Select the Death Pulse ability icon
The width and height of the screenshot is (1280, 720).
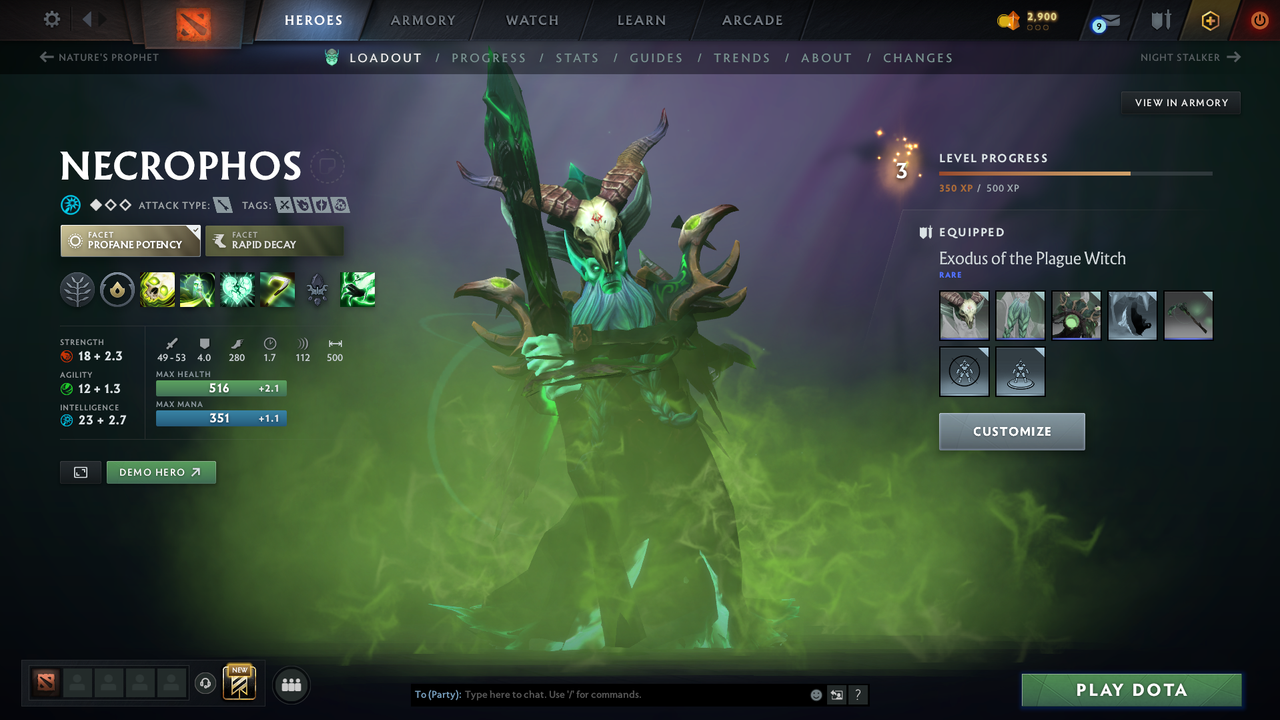(157, 289)
